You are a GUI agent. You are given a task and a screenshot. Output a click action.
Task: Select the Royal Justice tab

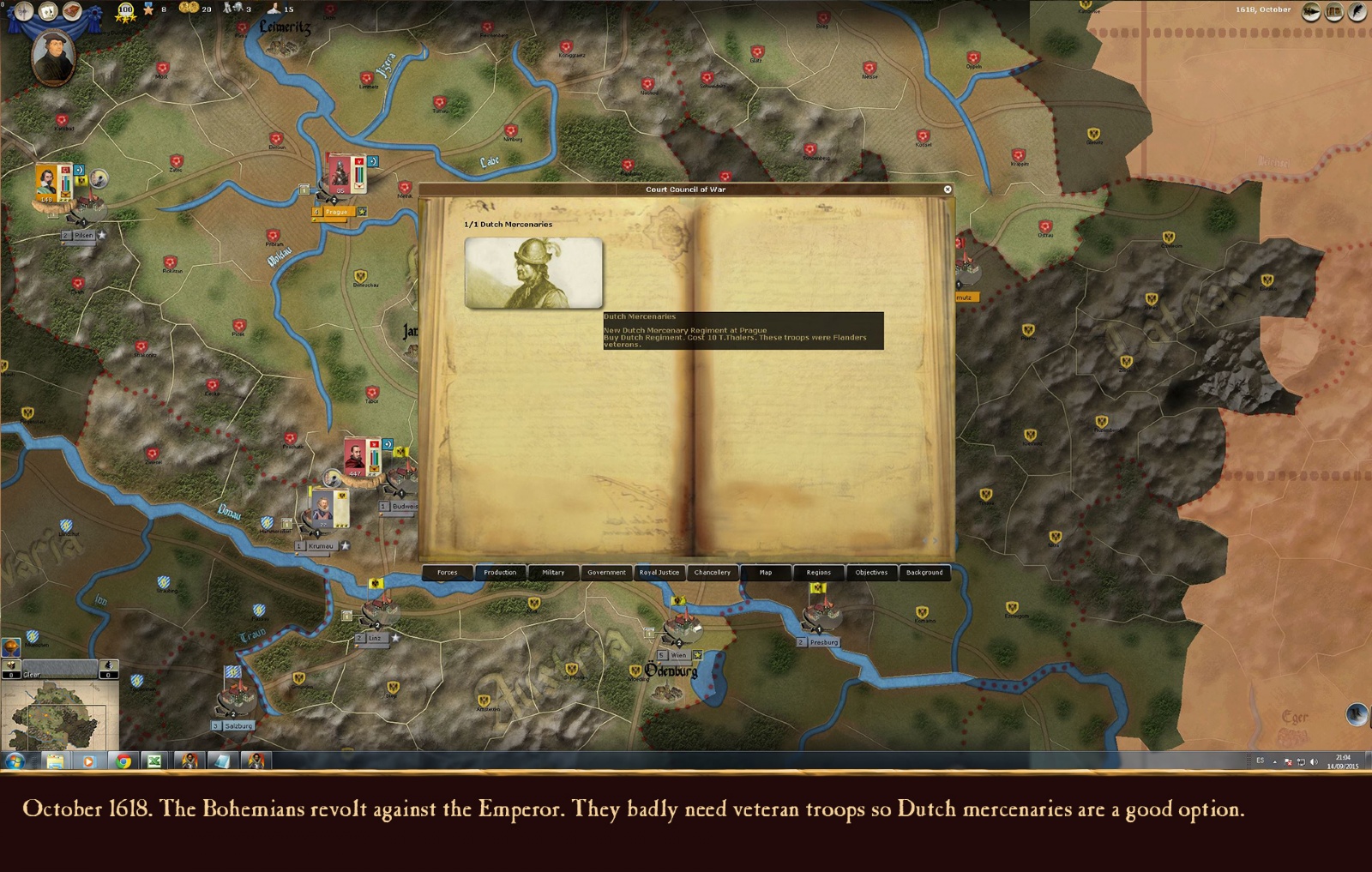click(x=659, y=573)
